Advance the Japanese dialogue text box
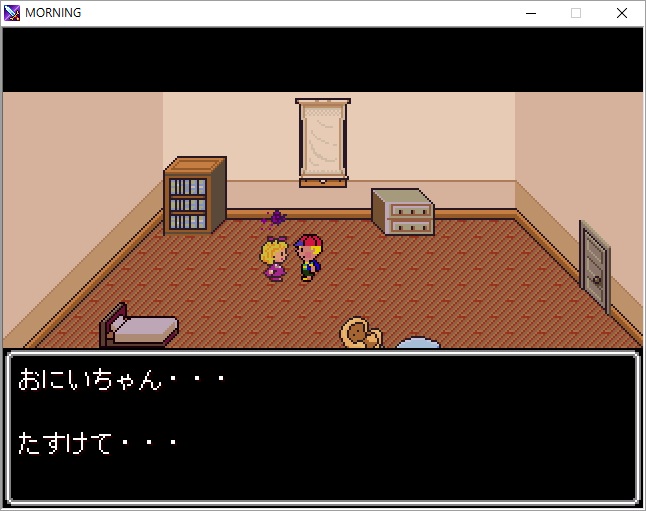This screenshot has width=646, height=511. (x=322, y=427)
